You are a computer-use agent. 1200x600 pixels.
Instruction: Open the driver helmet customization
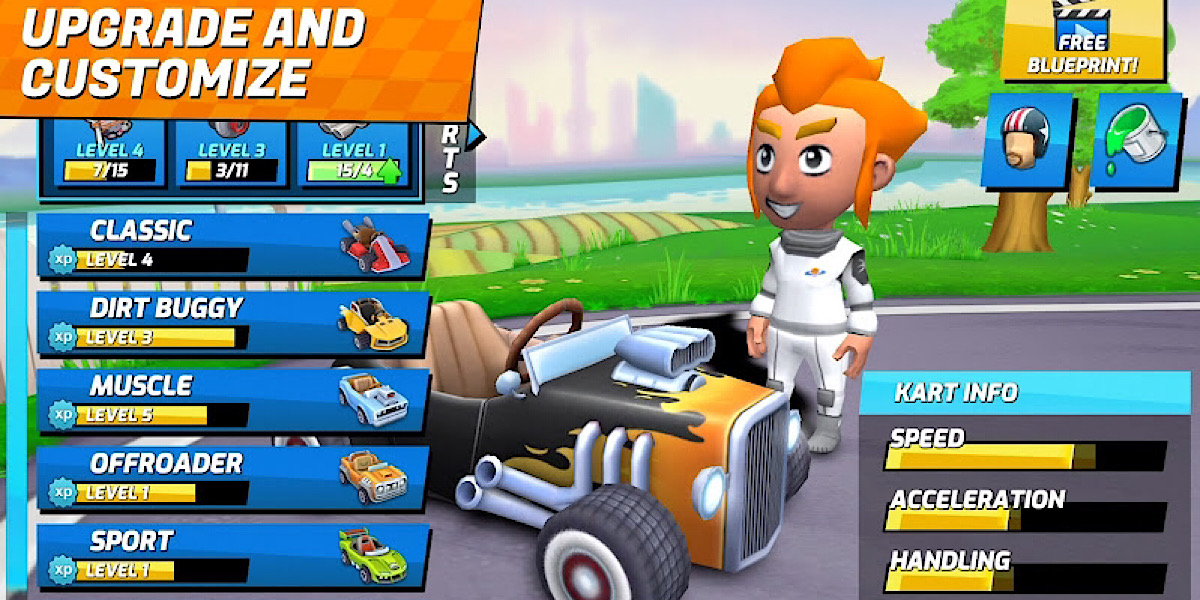point(1027,140)
